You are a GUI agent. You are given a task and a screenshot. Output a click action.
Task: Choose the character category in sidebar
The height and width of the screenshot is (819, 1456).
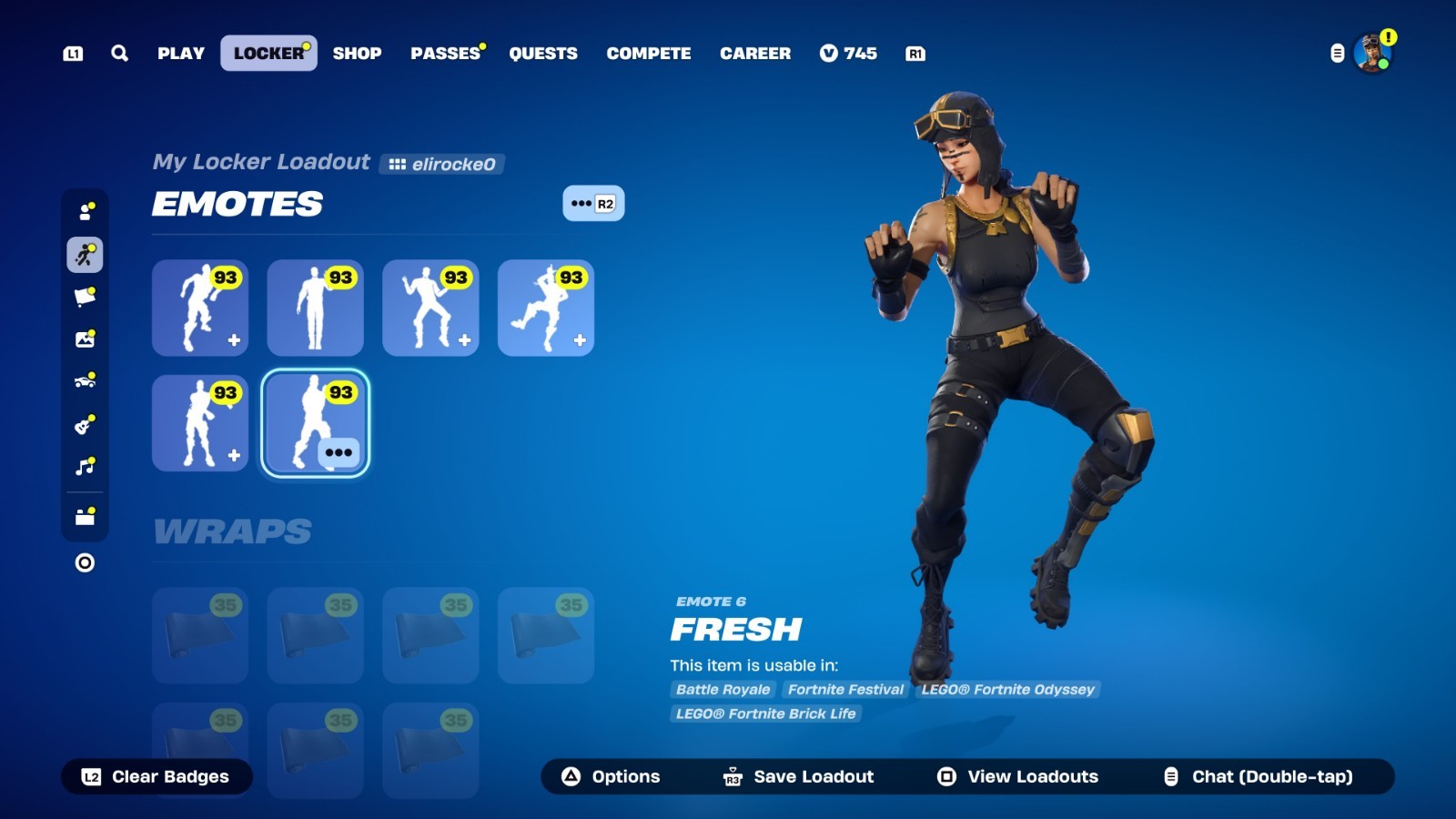coord(86,212)
